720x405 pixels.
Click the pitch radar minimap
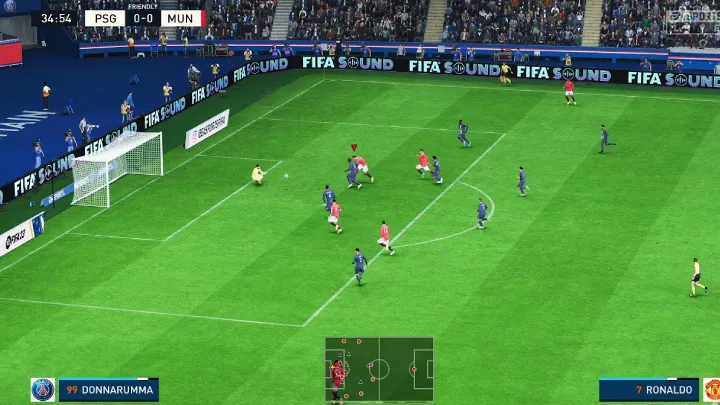click(x=379, y=369)
